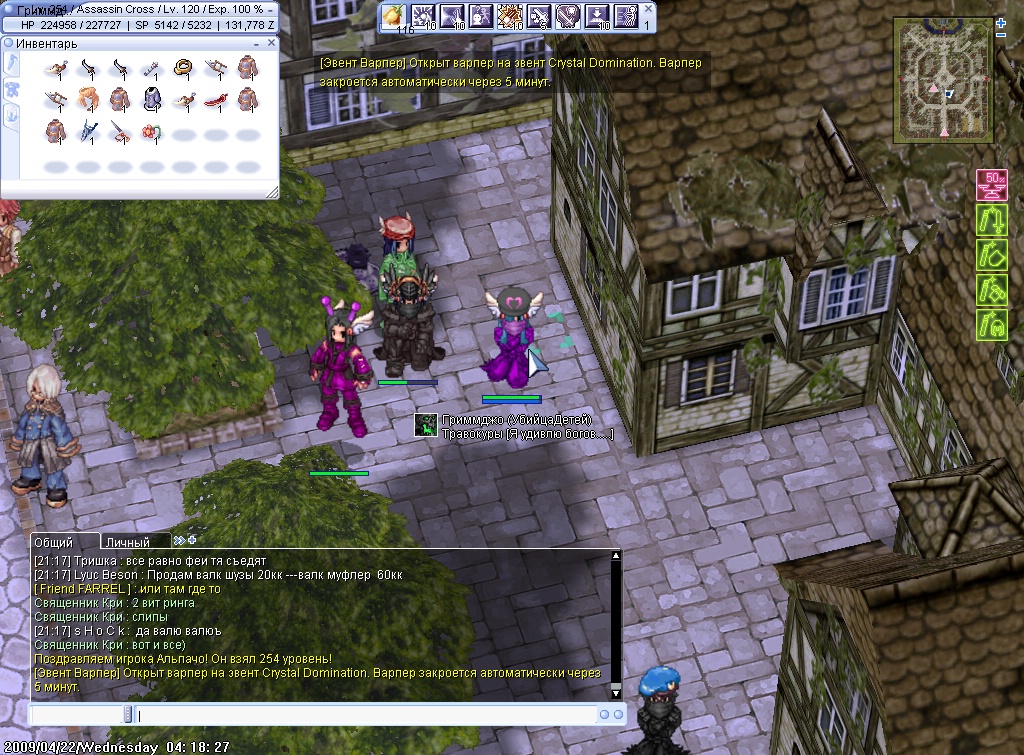Zoom in the minimap with plus button
The height and width of the screenshot is (755, 1024).
pyautogui.click(x=1001, y=22)
